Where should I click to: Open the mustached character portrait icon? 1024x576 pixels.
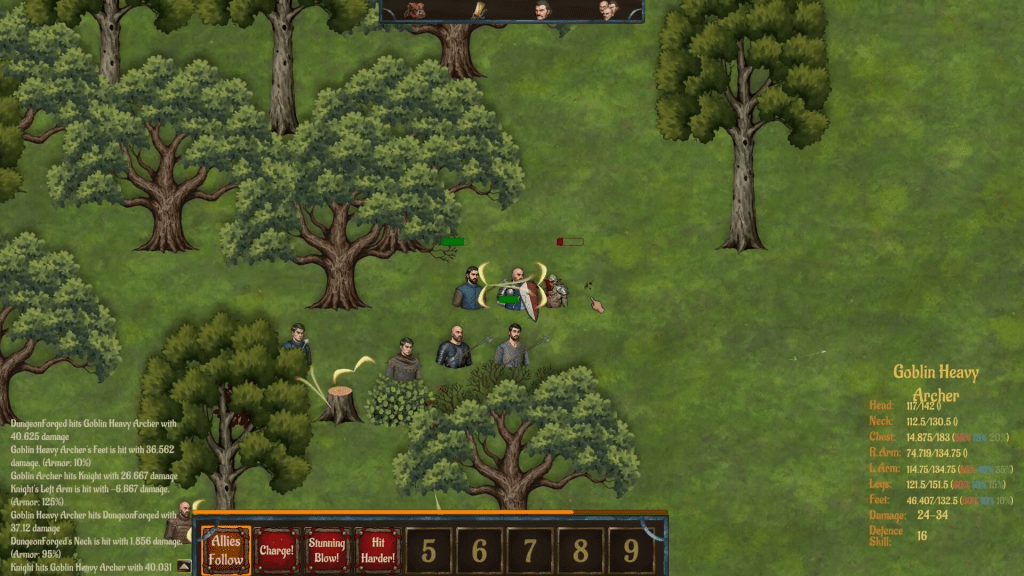[541, 10]
